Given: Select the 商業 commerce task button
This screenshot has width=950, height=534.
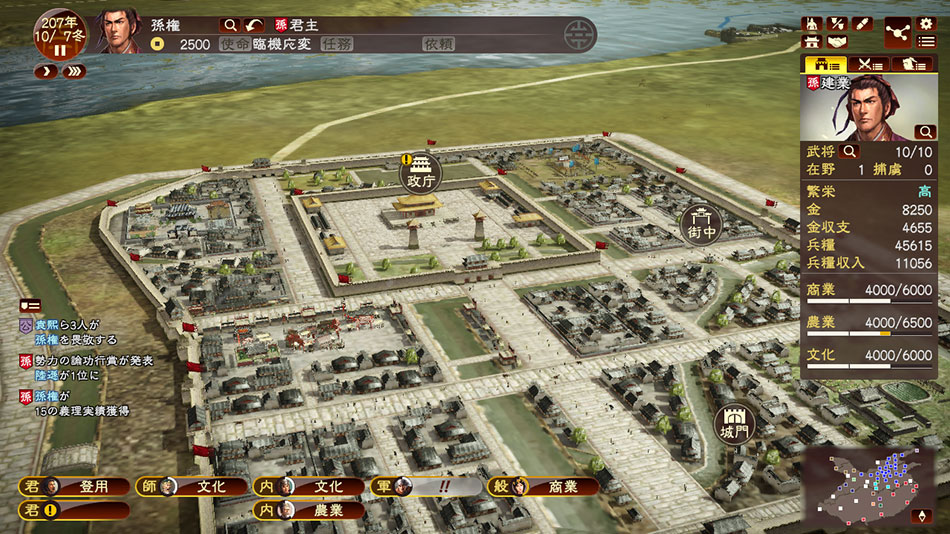Looking at the screenshot, I should point(543,487).
